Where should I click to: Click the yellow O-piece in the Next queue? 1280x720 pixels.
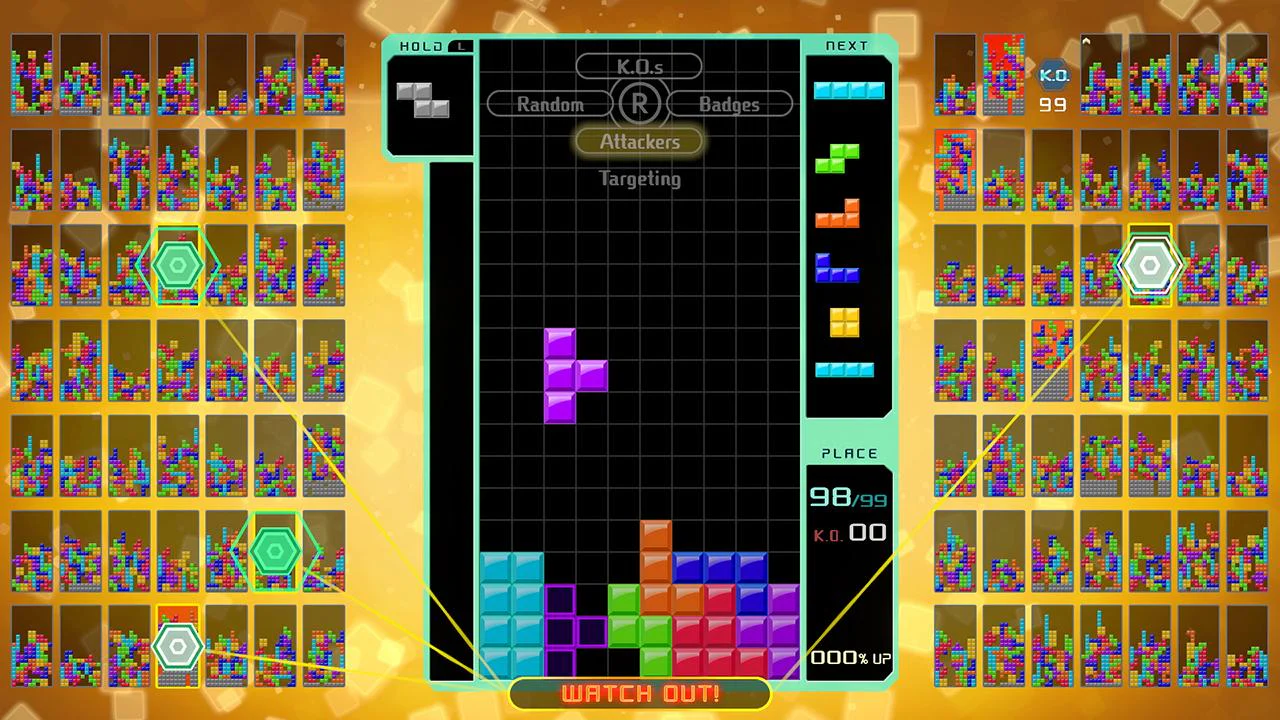[x=843, y=322]
